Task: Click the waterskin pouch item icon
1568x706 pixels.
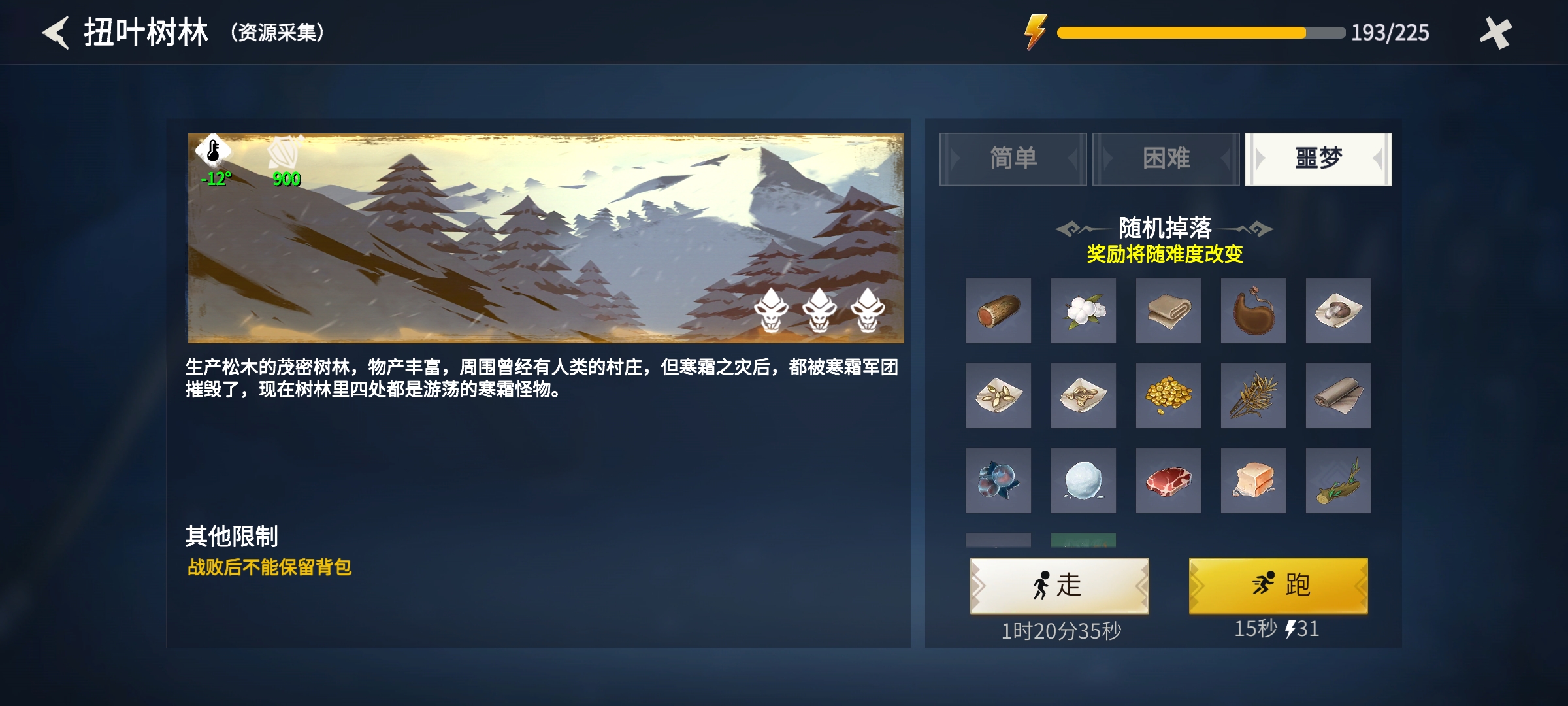Action: [x=1253, y=312]
